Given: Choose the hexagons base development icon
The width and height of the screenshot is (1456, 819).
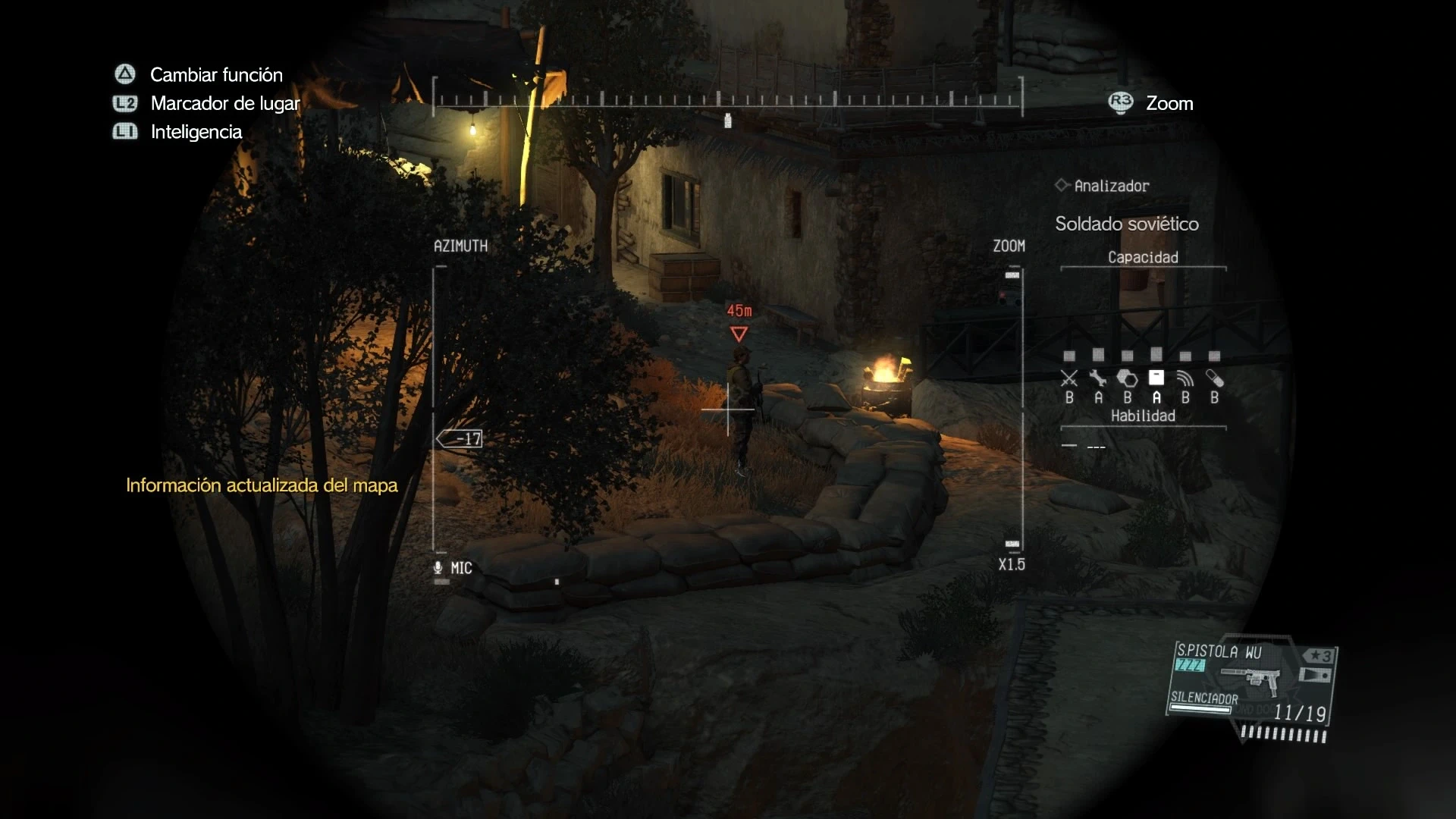Looking at the screenshot, I should 1128,378.
